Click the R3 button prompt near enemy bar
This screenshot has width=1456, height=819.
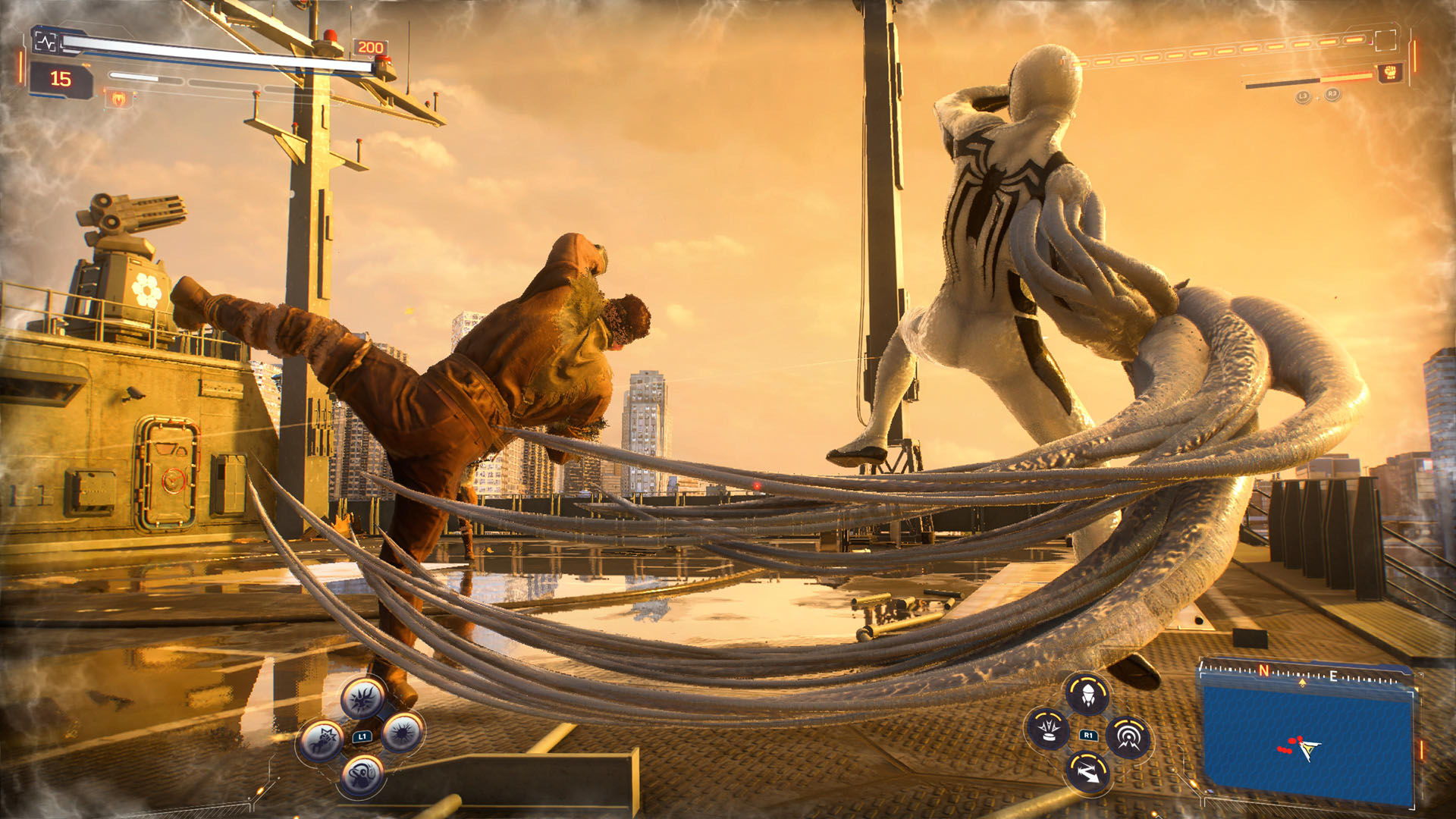[x=1332, y=94]
